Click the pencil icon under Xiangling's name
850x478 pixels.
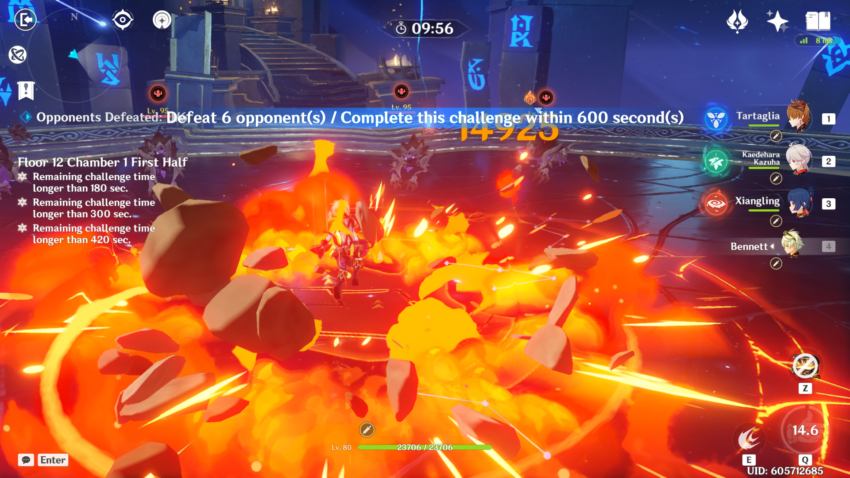point(776,220)
